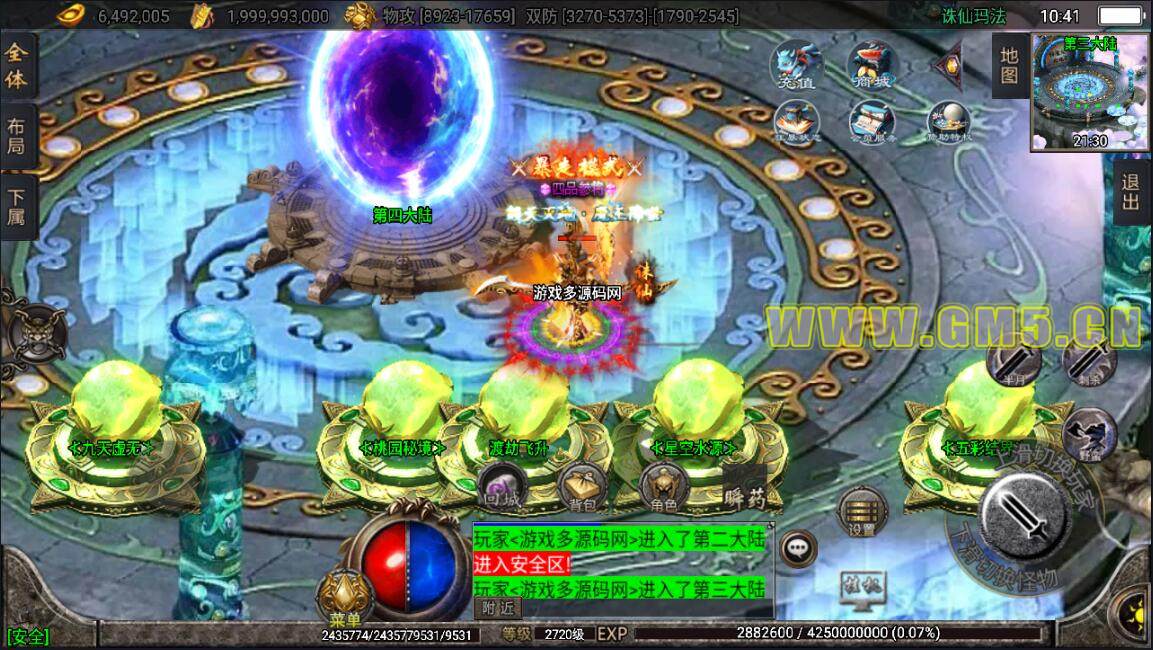Click the 退出 exit button
The image size is (1153, 650).
click(1131, 192)
